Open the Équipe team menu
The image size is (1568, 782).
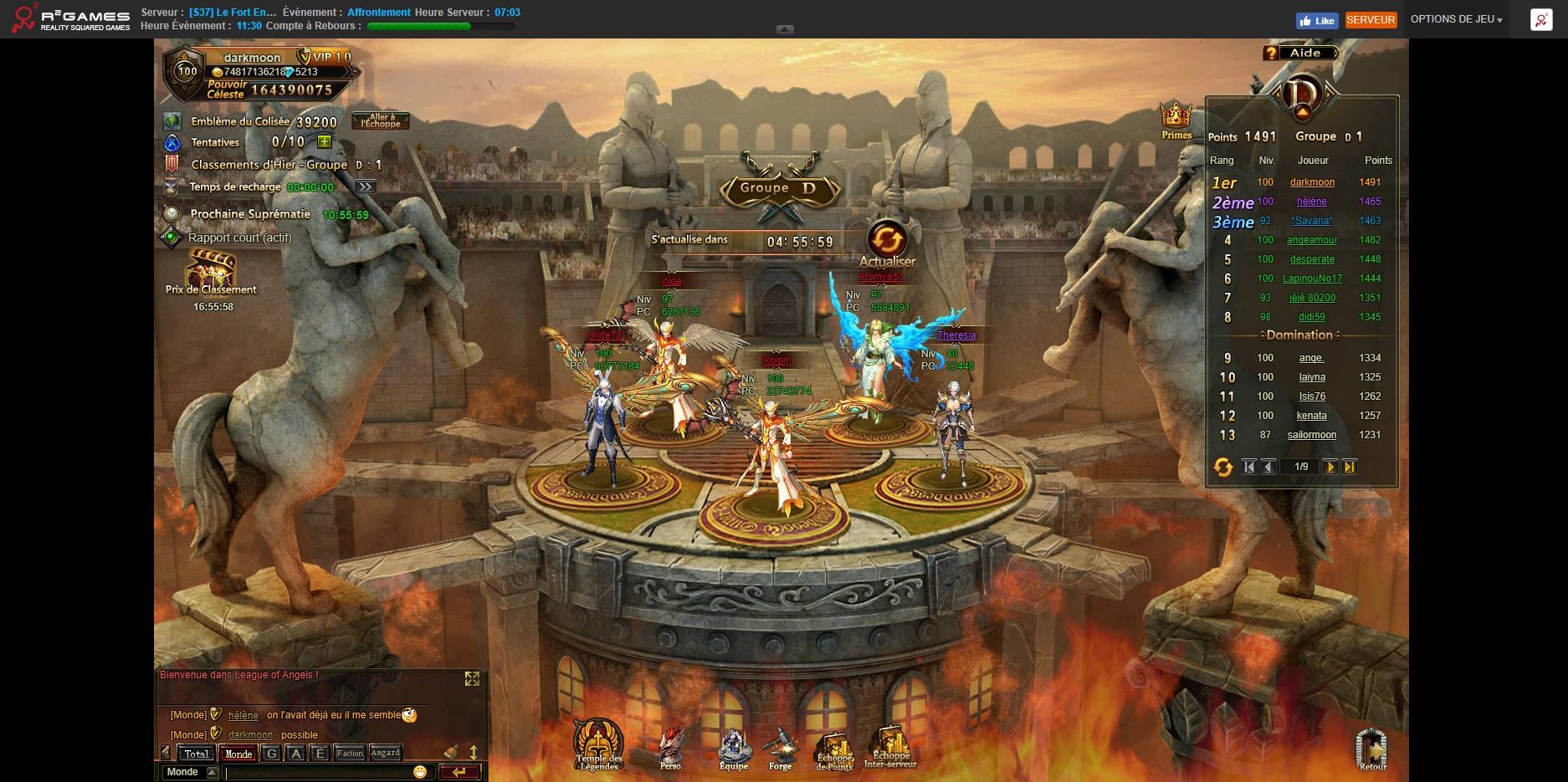click(734, 746)
